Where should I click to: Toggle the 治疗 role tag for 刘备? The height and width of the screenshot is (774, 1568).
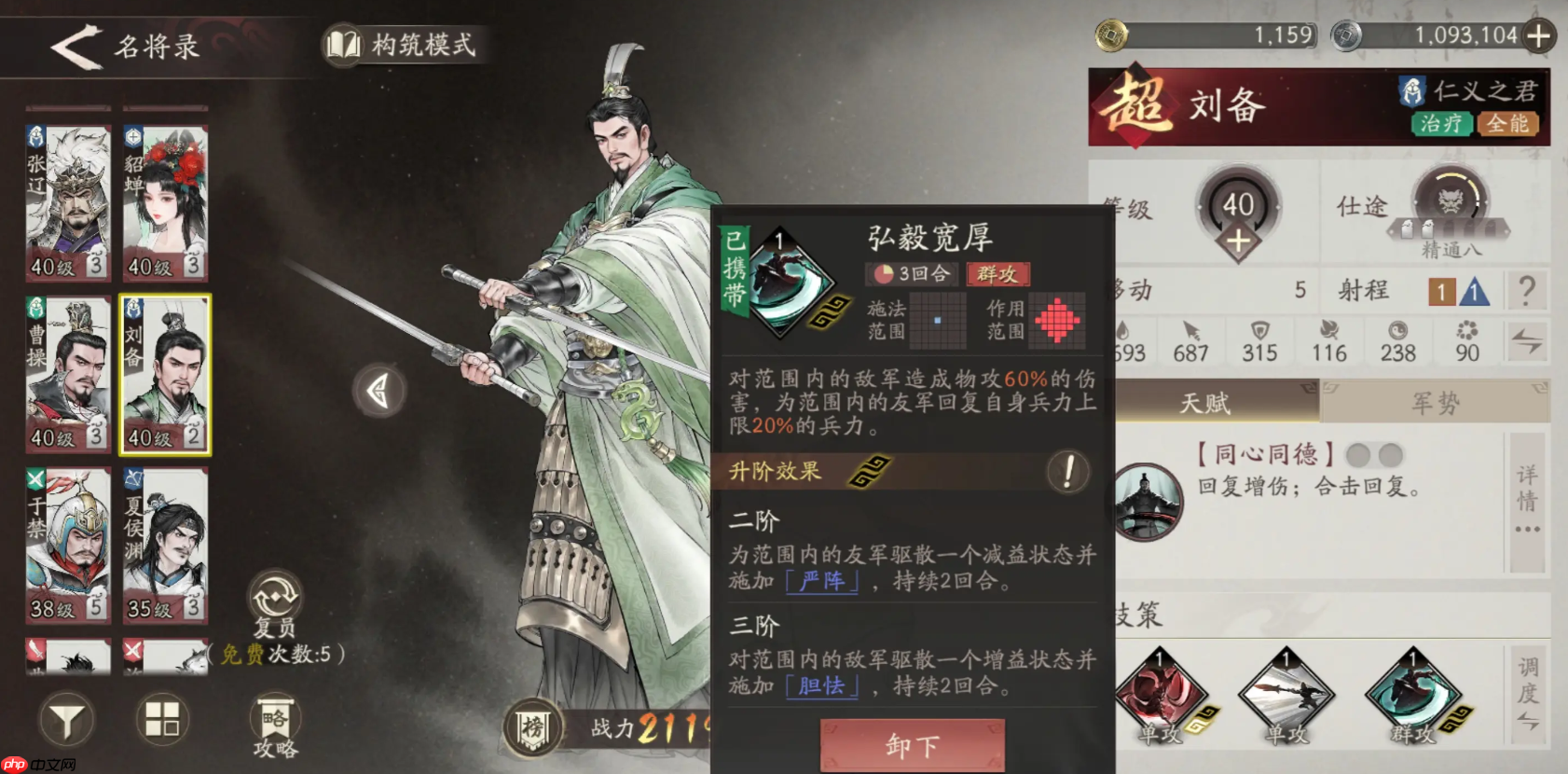tap(1443, 122)
